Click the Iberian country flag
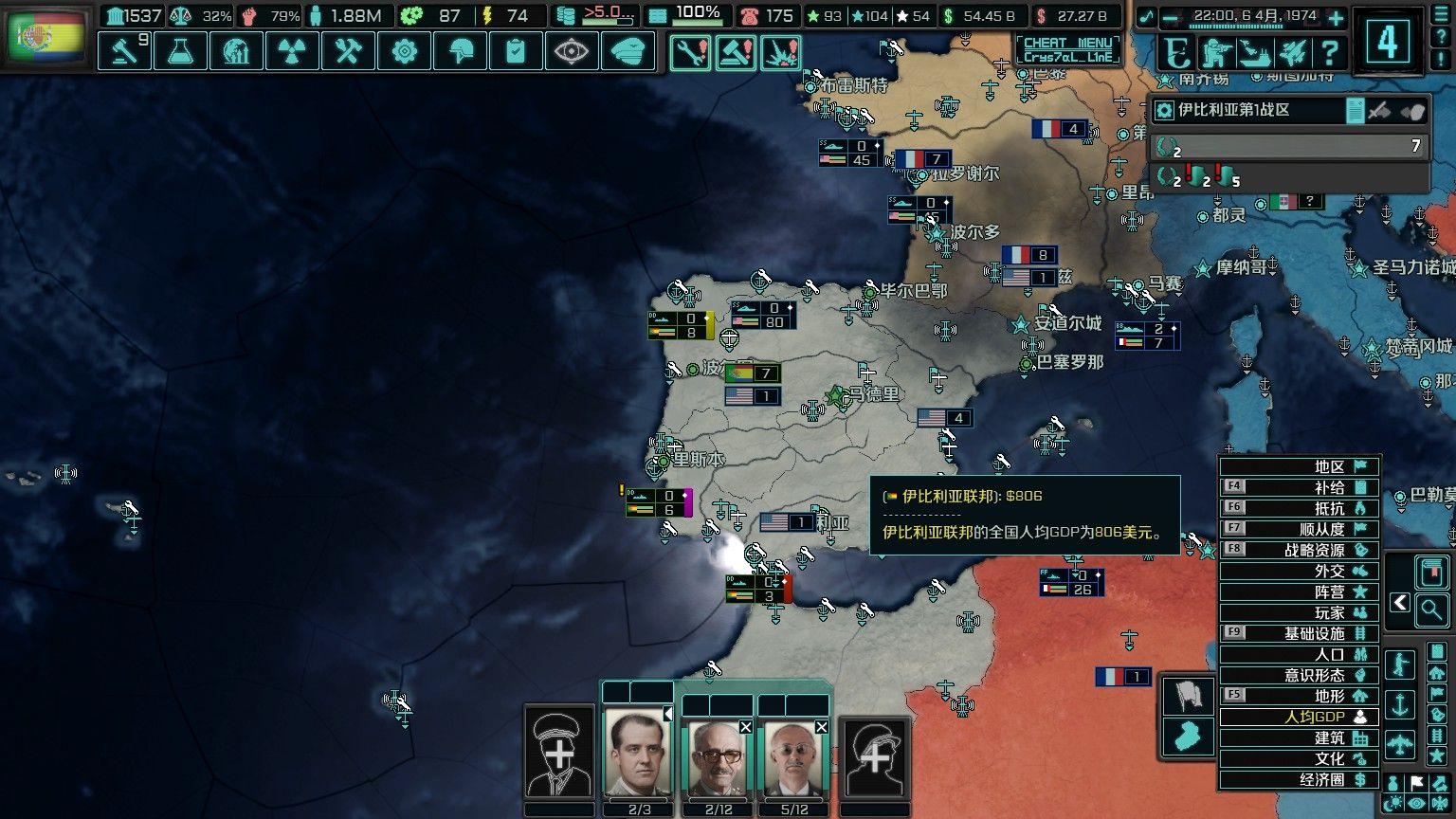This screenshot has height=819, width=1456. [x=45, y=36]
